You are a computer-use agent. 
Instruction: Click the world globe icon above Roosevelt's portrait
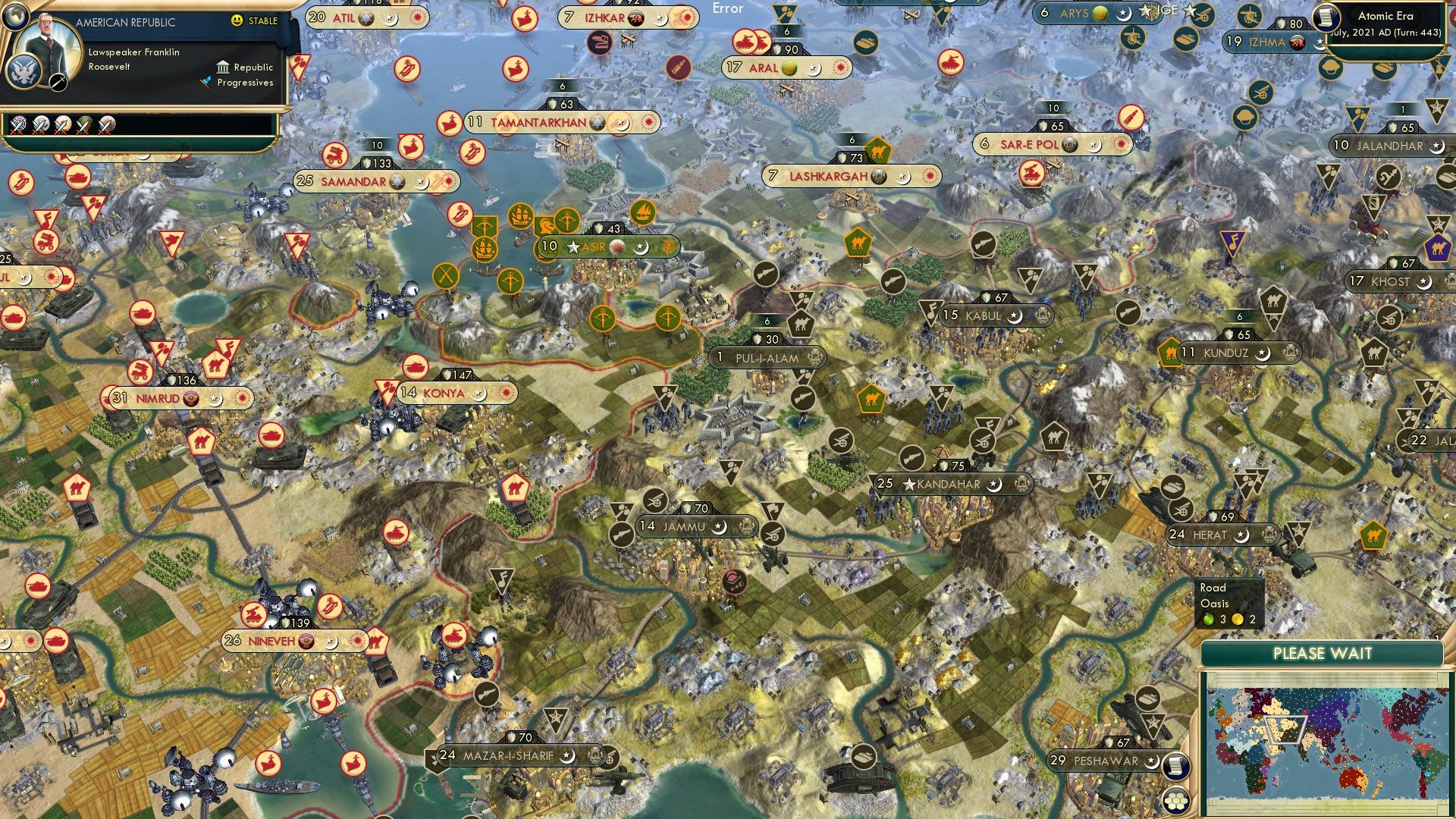coord(16,17)
